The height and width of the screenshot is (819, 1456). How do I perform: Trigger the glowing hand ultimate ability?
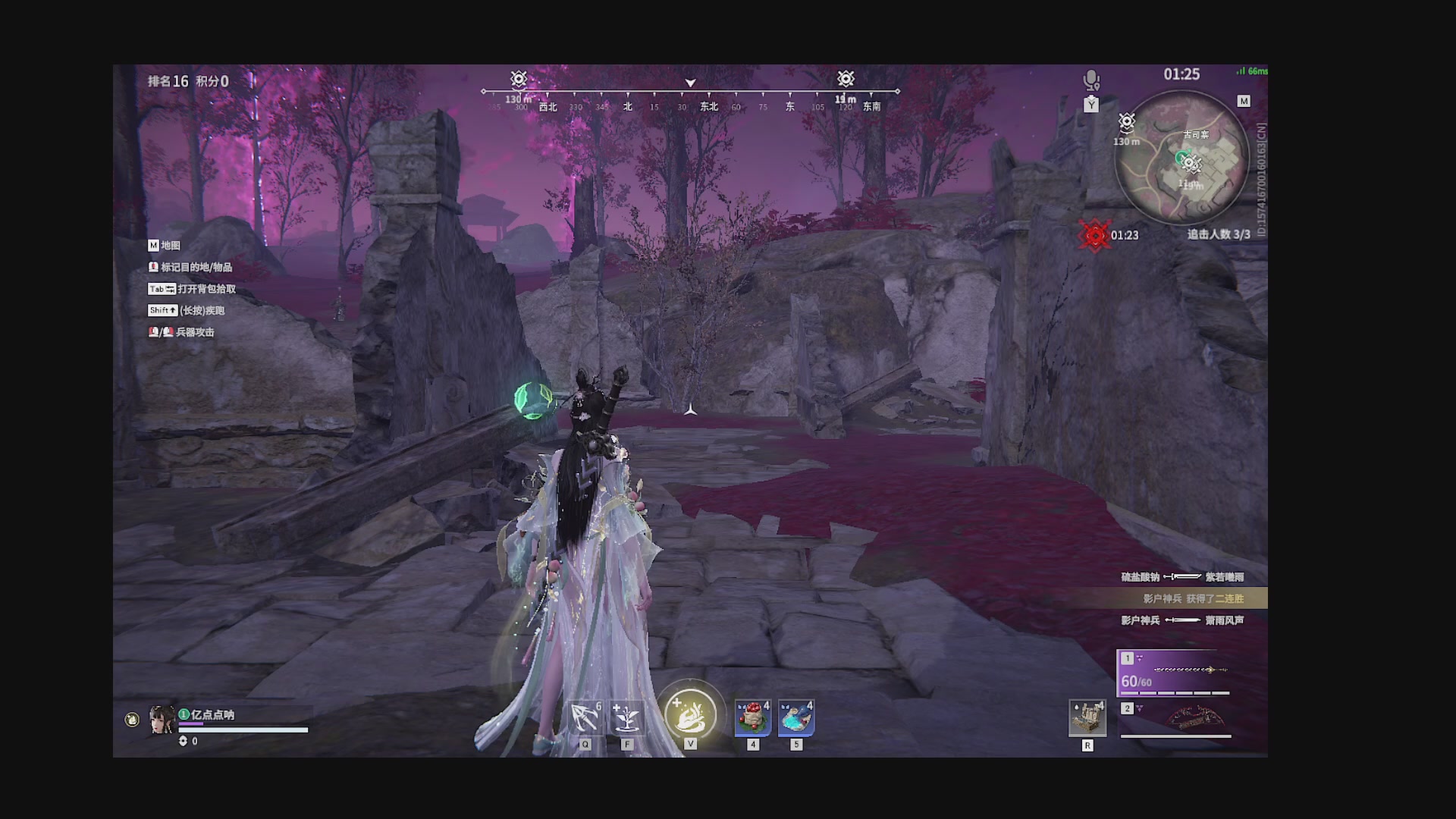[690, 716]
